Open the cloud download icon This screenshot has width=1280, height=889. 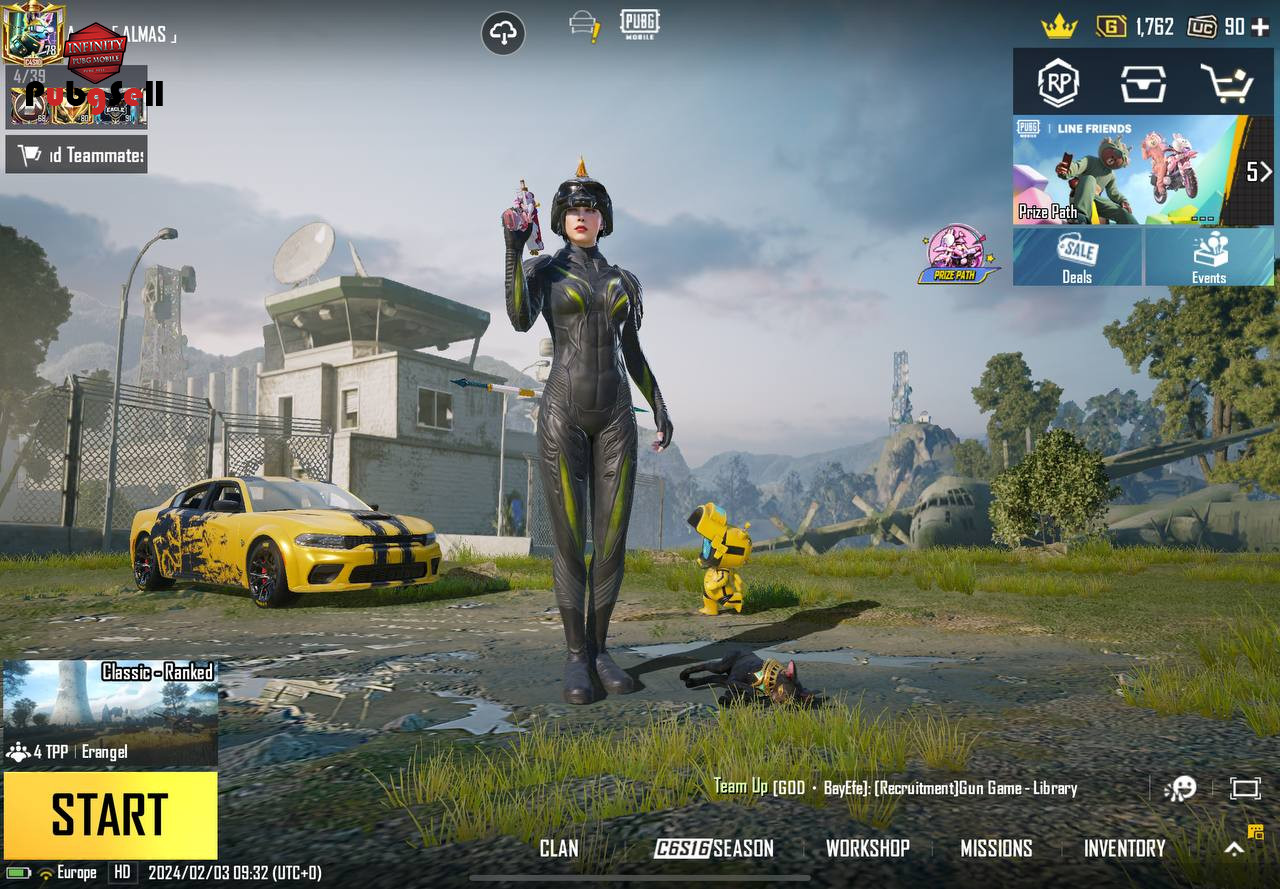pos(503,34)
